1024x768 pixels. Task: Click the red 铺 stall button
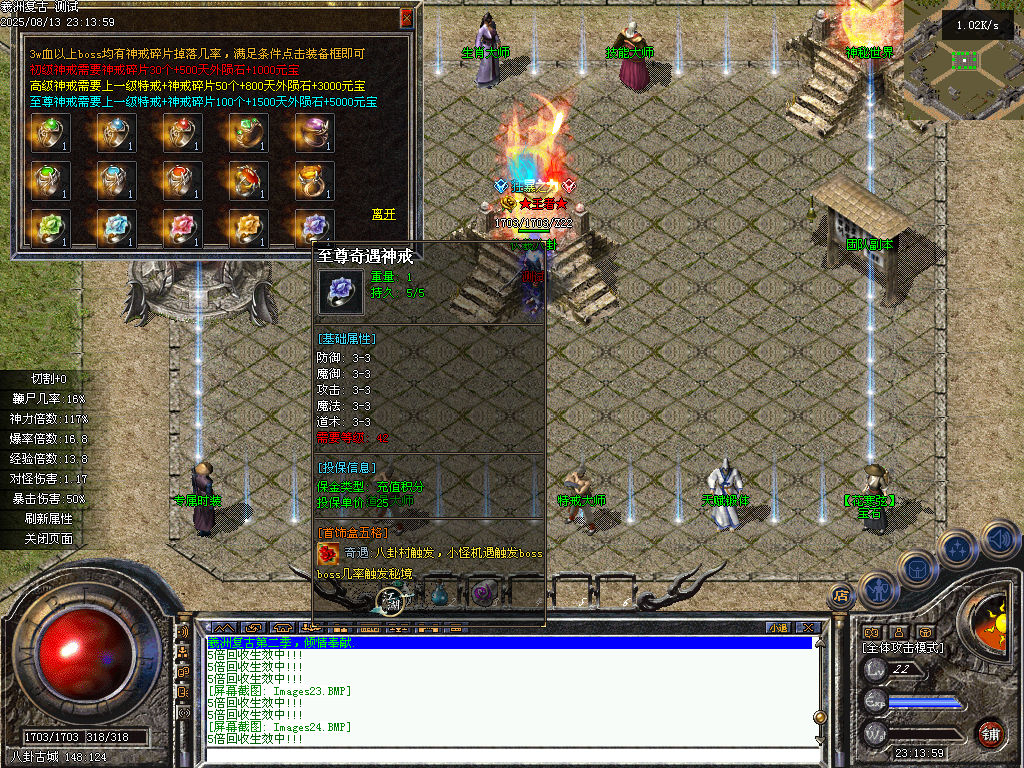[990, 733]
